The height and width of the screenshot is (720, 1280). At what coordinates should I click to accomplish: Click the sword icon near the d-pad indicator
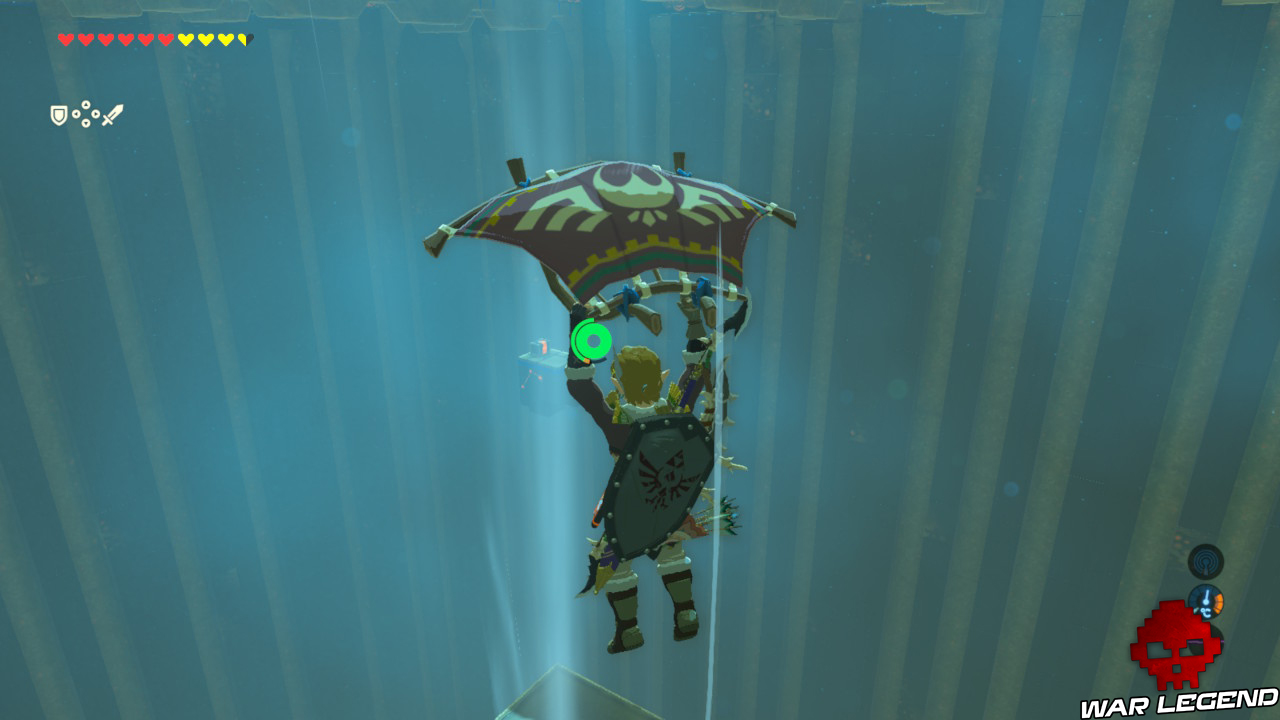(x=112, y=114)
